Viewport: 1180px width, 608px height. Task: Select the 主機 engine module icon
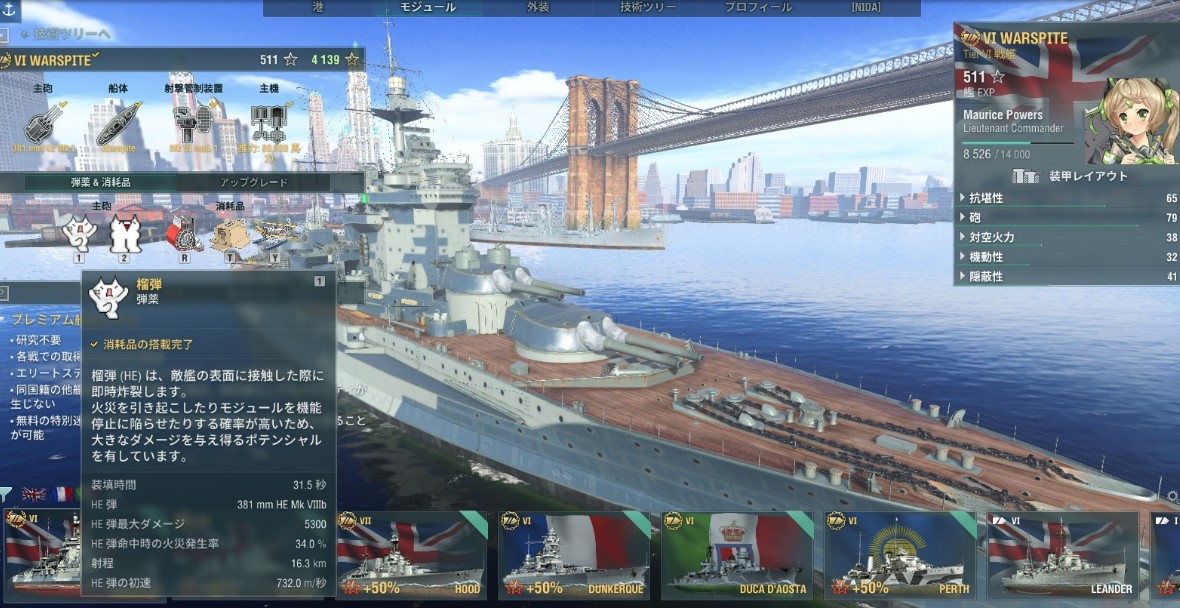click(269, 125)
